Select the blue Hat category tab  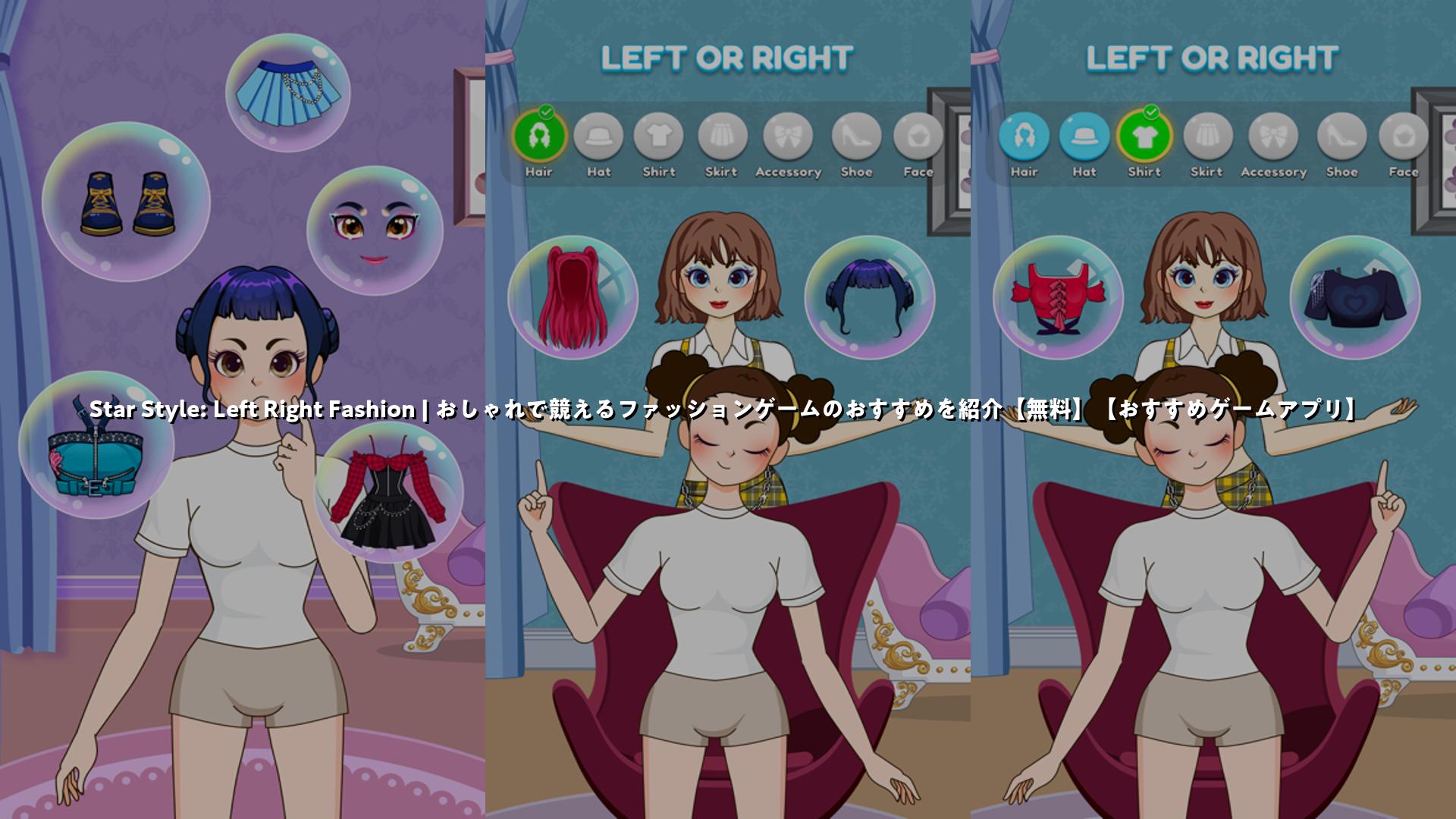coord(1084,137)
